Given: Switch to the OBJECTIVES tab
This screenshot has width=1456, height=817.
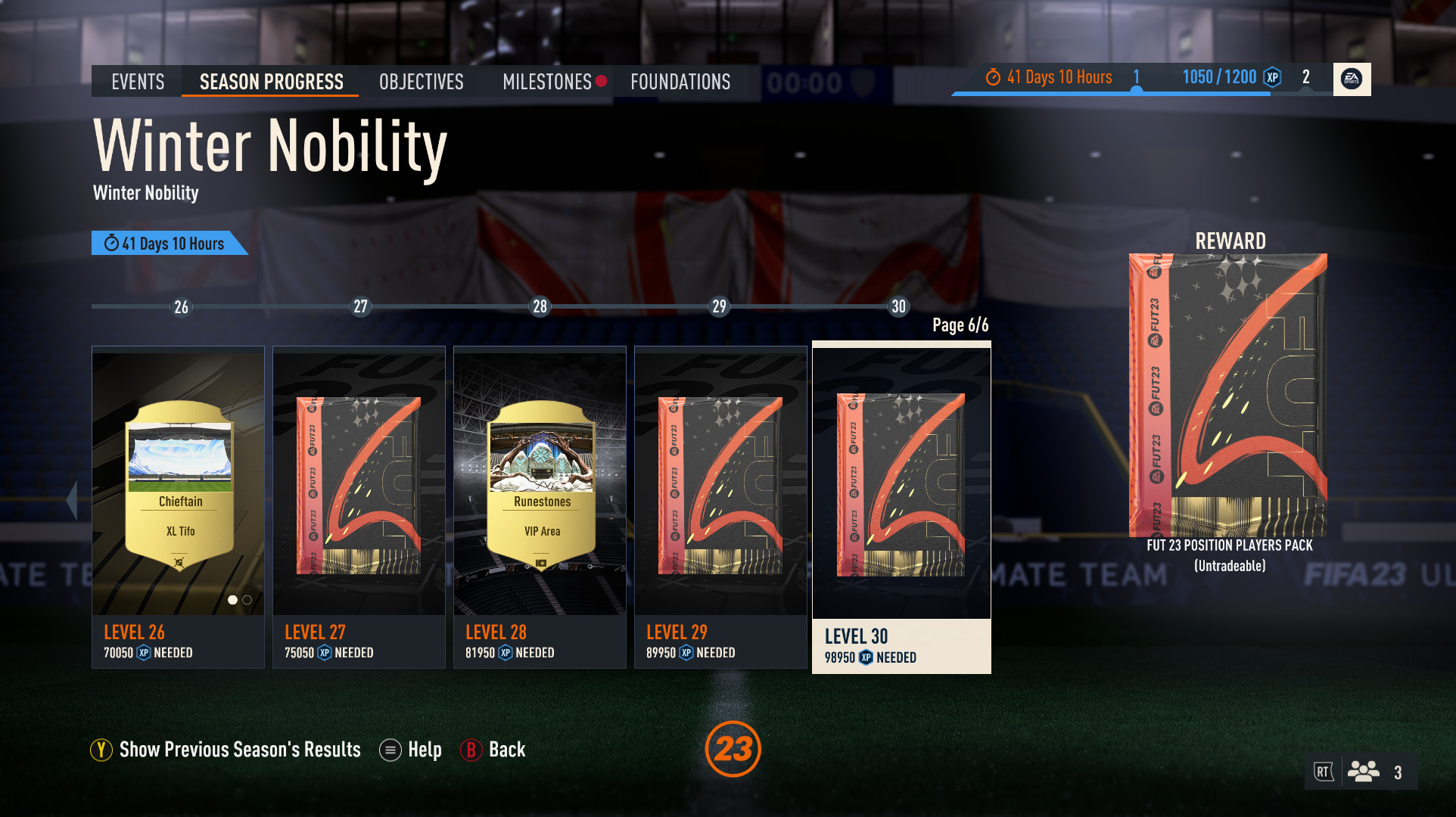Looking at the screenshot, I should (422, 81).
